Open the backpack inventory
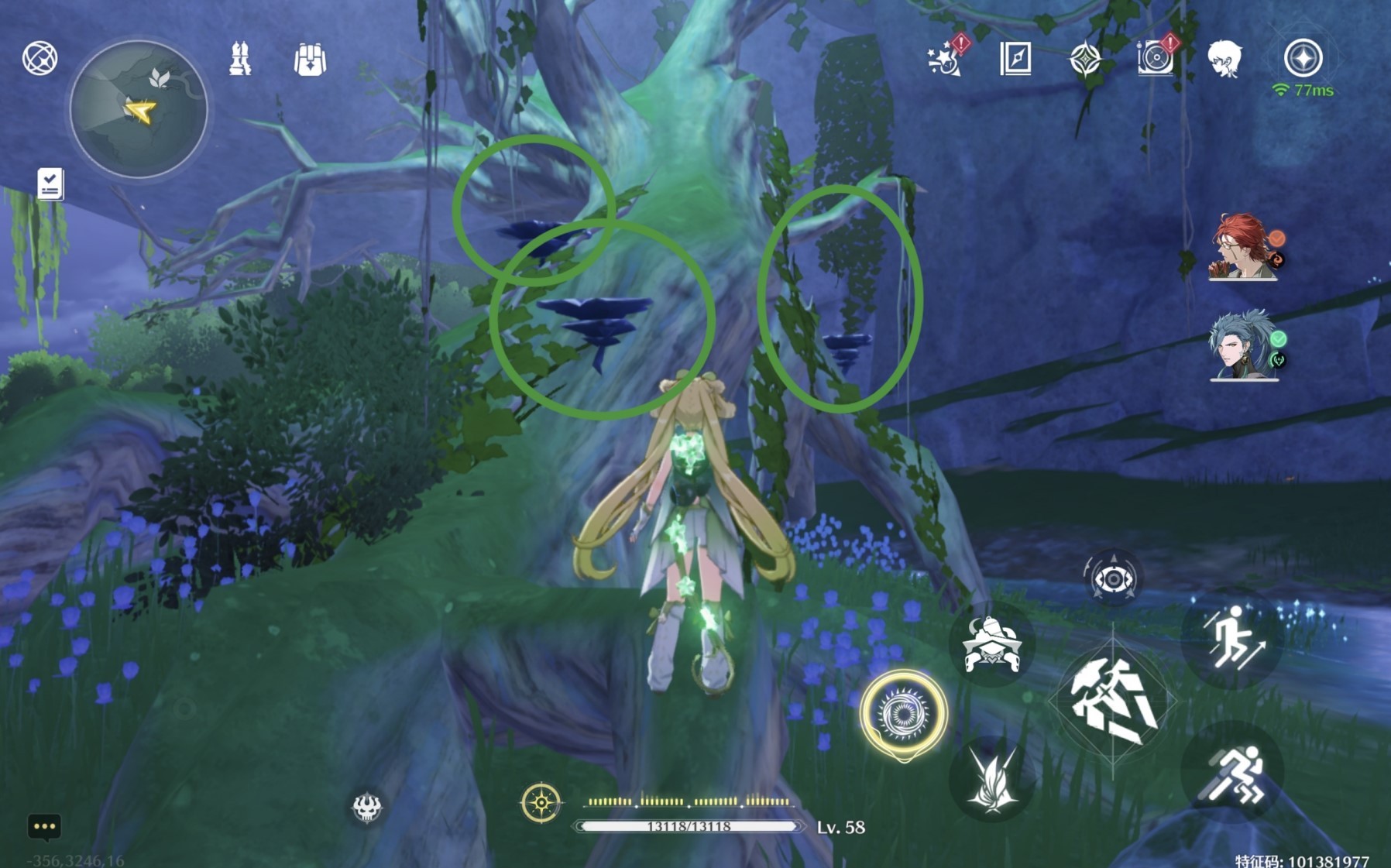 310,59
